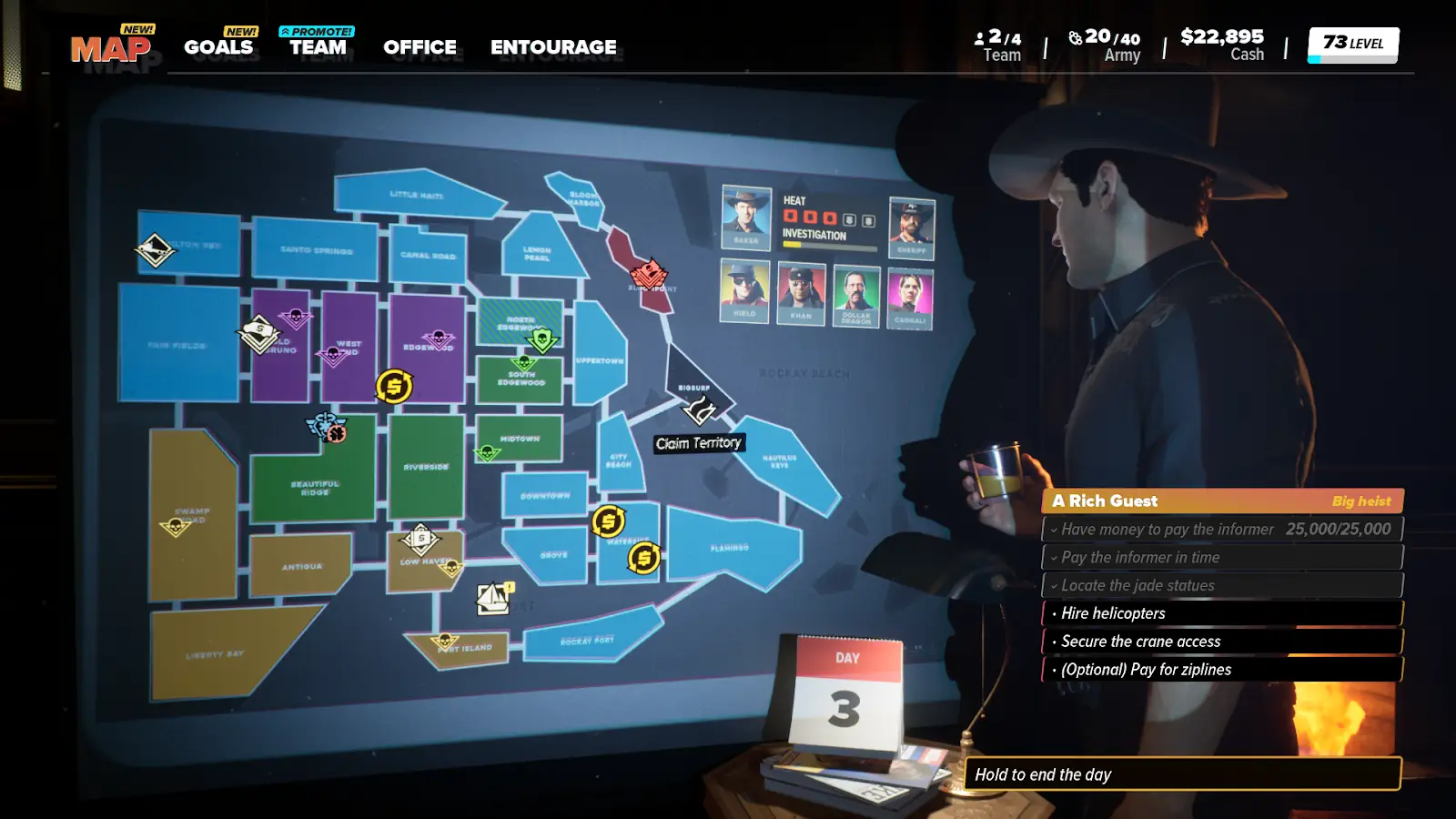The width and height of the screenshot is (1456, 819).
Task: Open the A Rich Guest big heist
Action: pyautogui.click(x=1221, y=501)
